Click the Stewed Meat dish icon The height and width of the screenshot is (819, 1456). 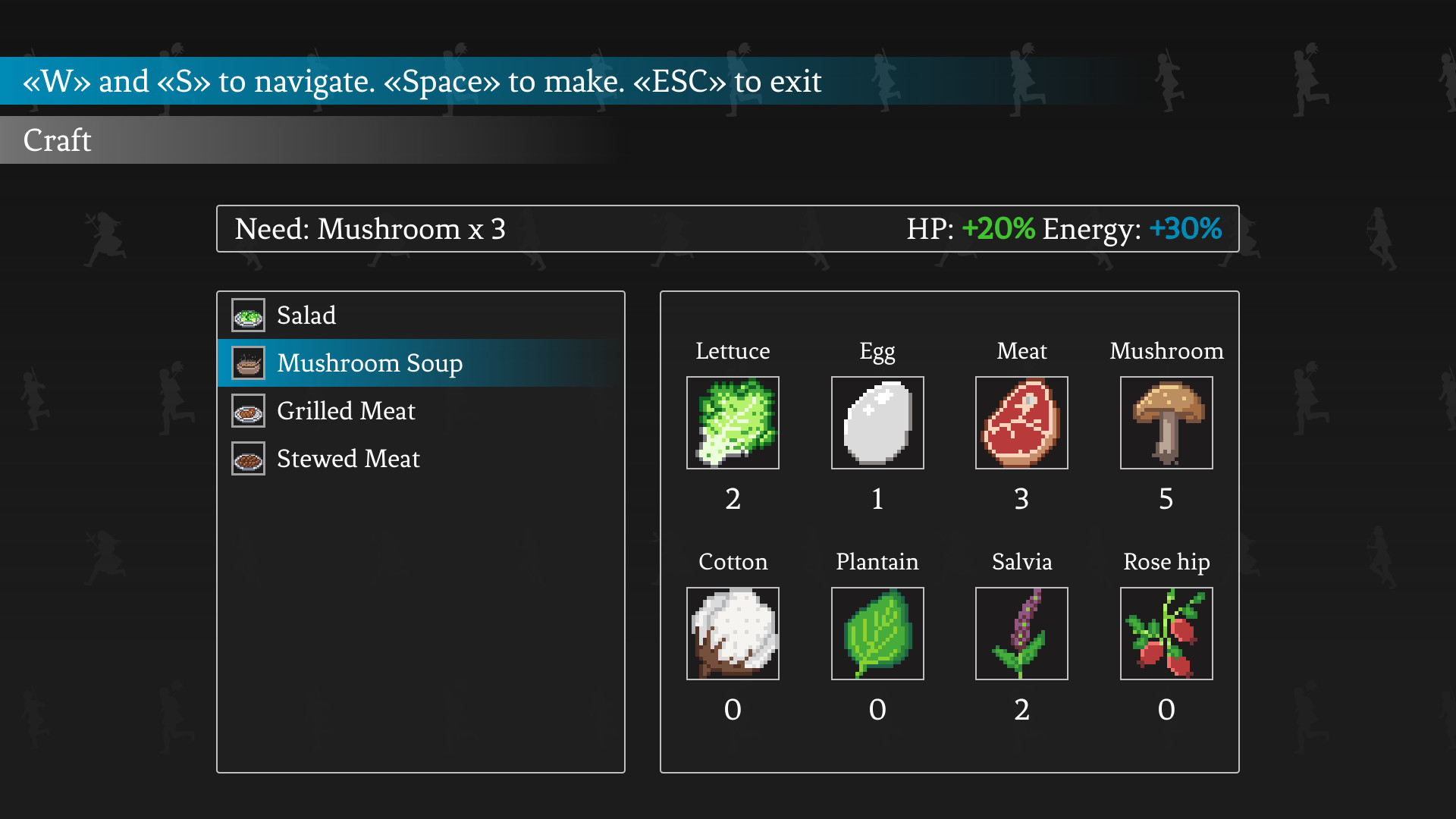(x=247, y=458)
